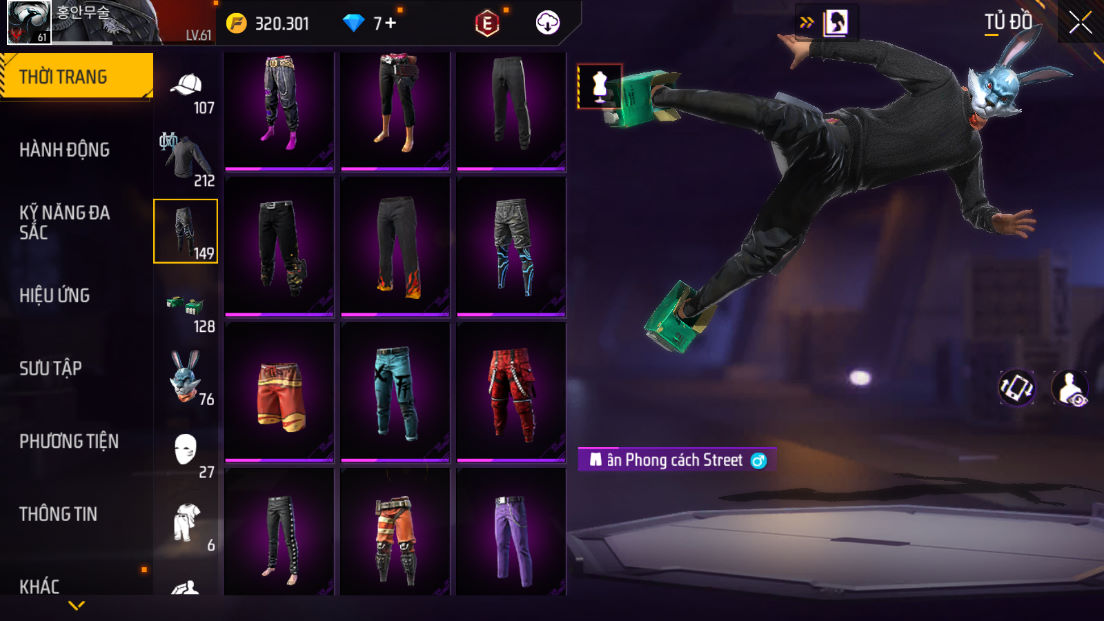Select the purple pants item
1104x621 pixels.
pos(511,531)
